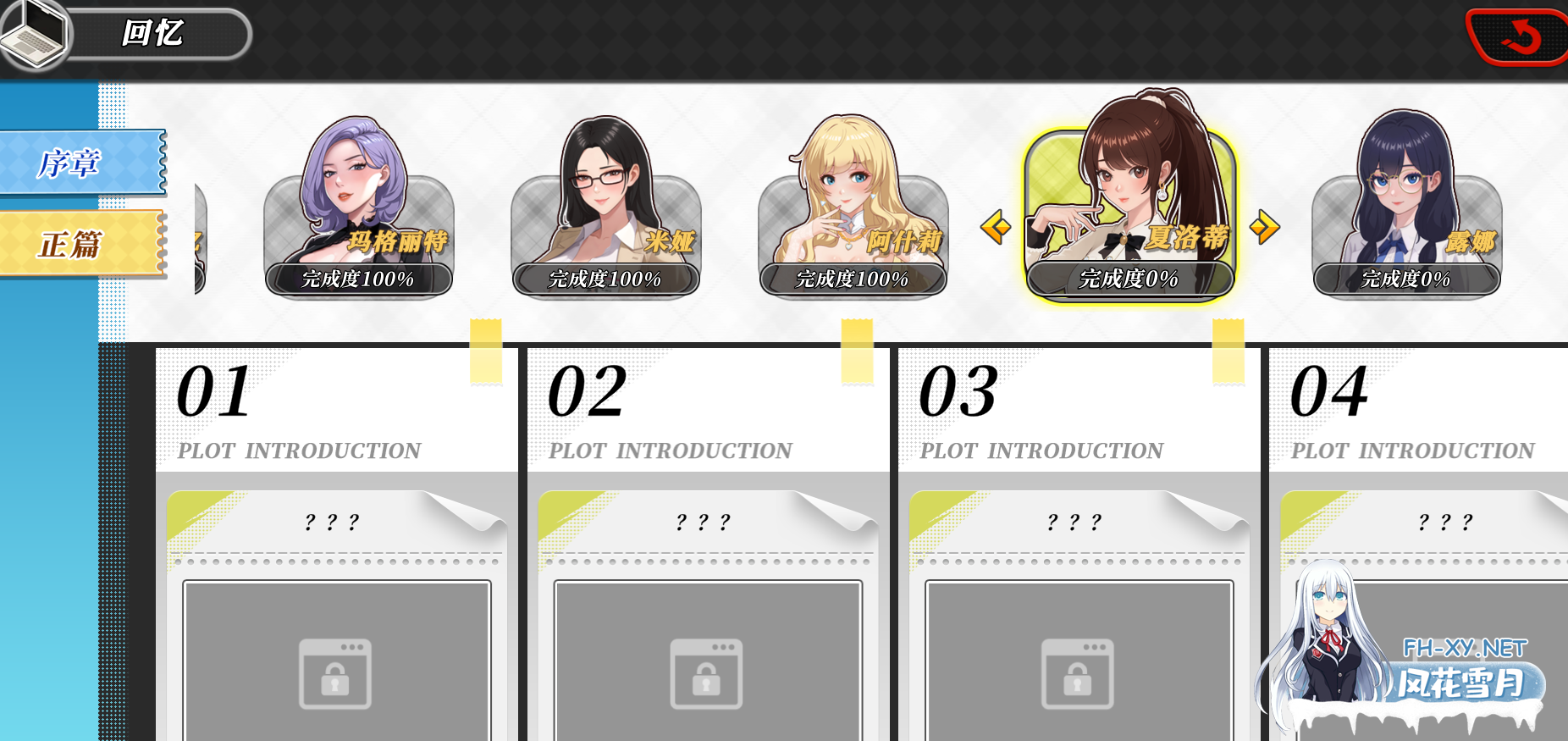Click 夏洛蒂's 完成度0% progress badge
The image size is (1568, 741).
[1128, 278]
